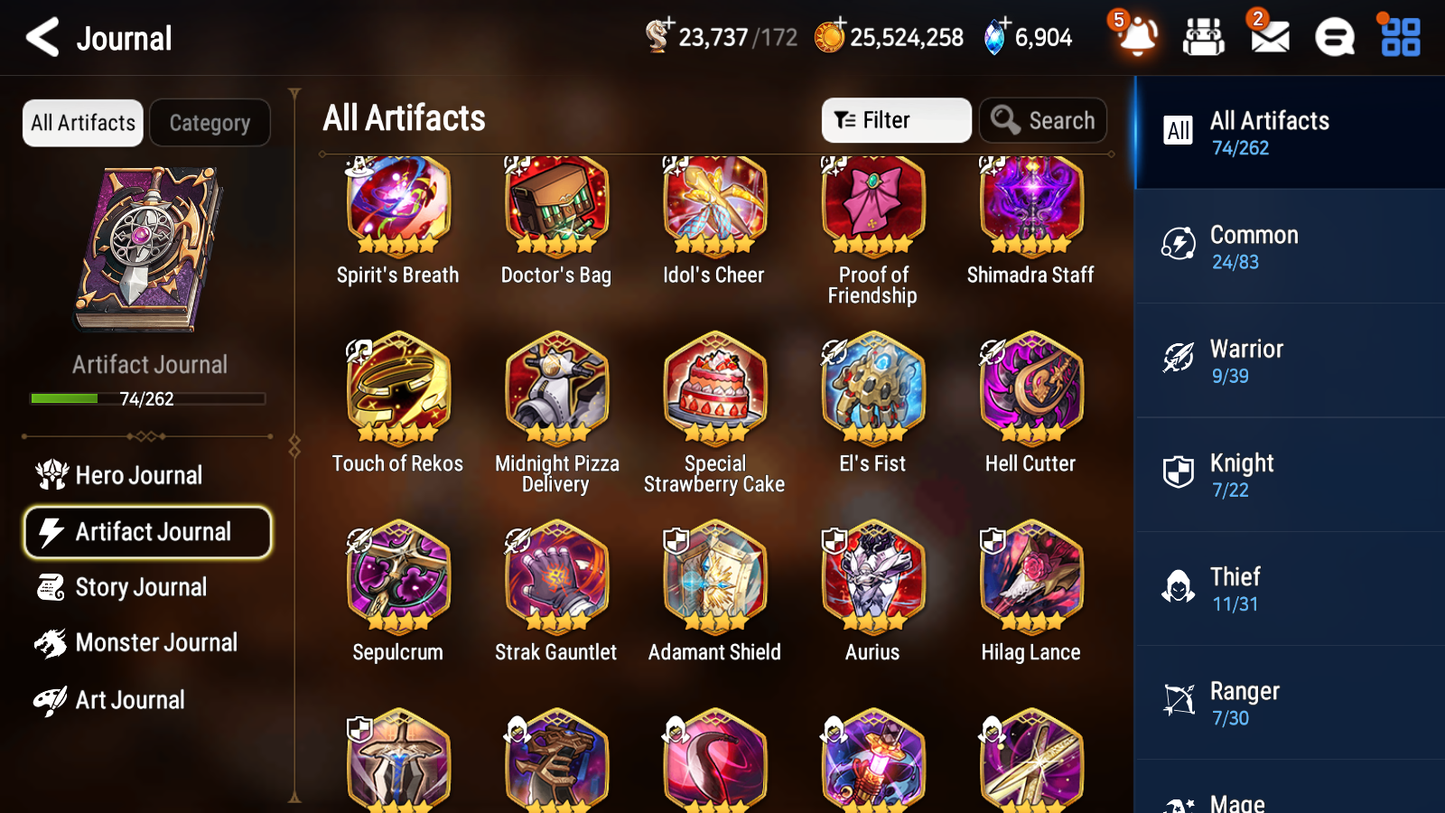Open the Search function
Screen dimensions: 1445x813
1043,120
